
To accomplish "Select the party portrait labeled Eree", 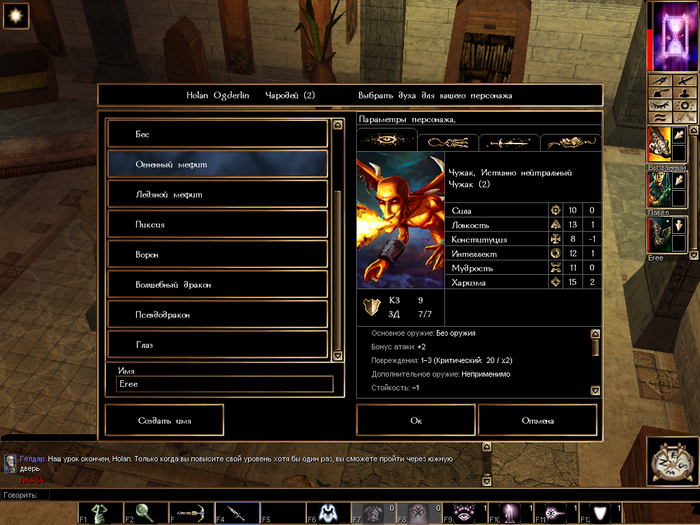I will (x=660, y=236).
